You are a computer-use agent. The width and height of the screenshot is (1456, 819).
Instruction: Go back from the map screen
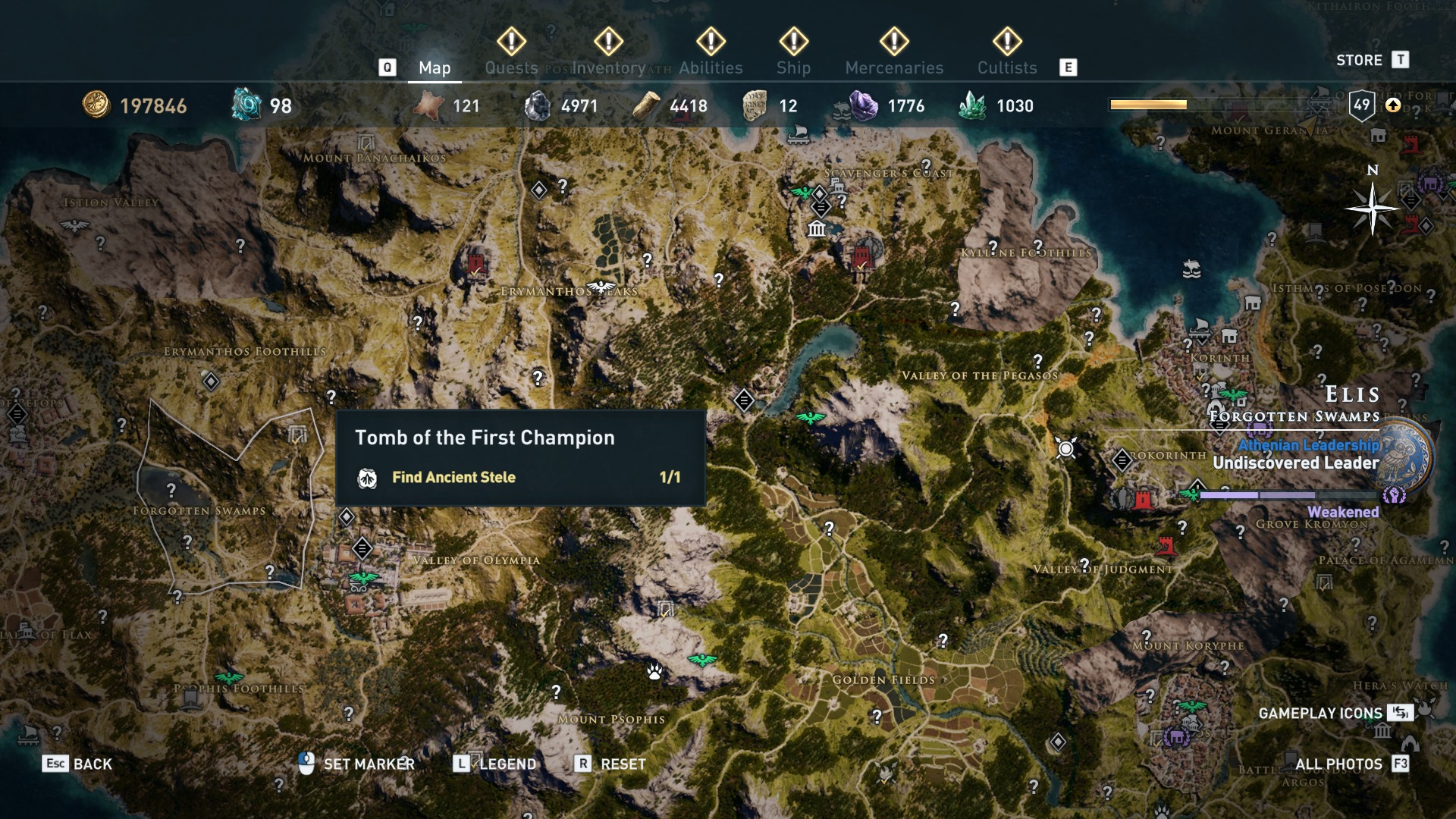pos(77,764)
